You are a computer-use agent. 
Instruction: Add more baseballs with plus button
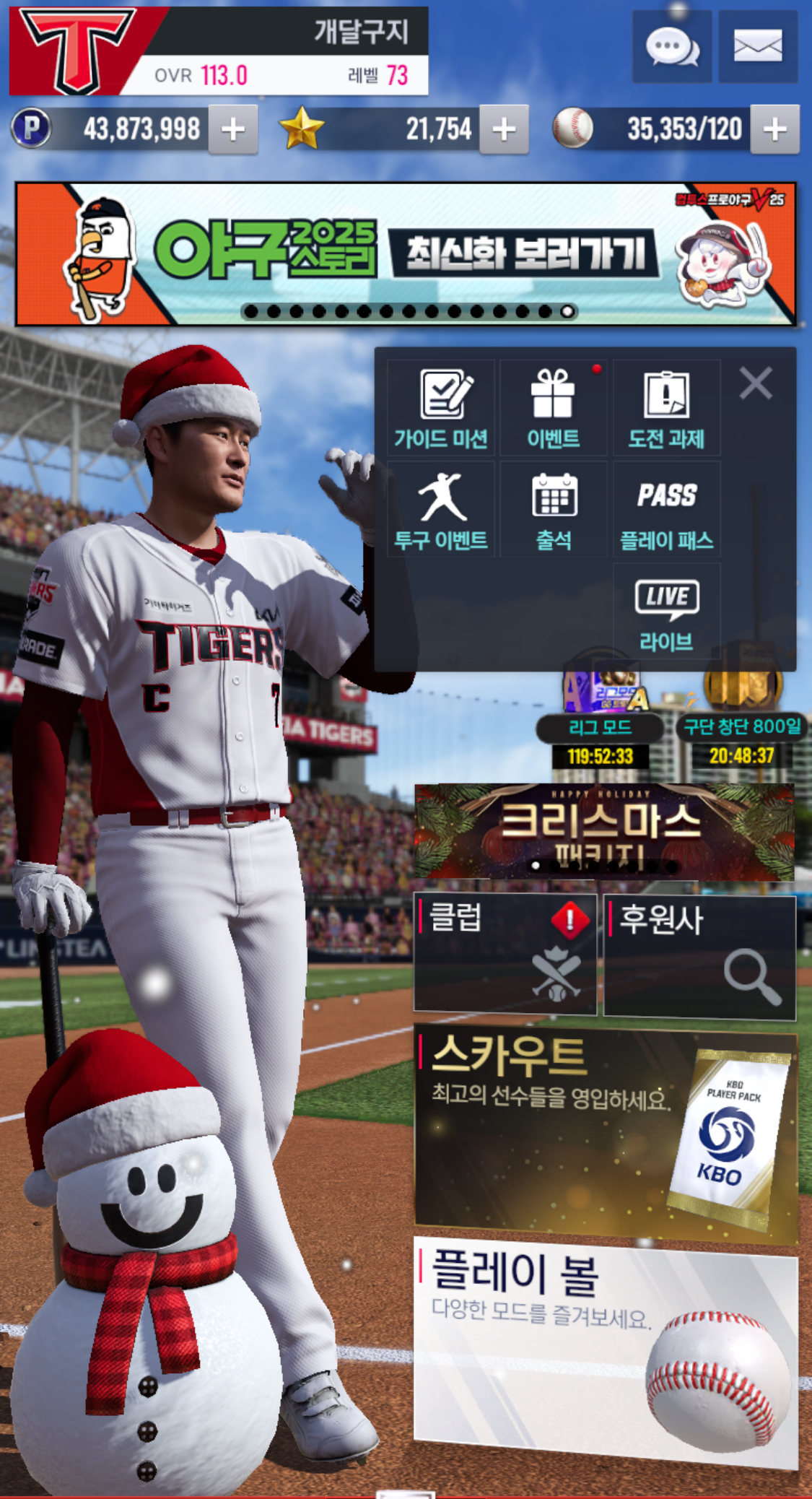pyautogui.click(x=774, y=130)
